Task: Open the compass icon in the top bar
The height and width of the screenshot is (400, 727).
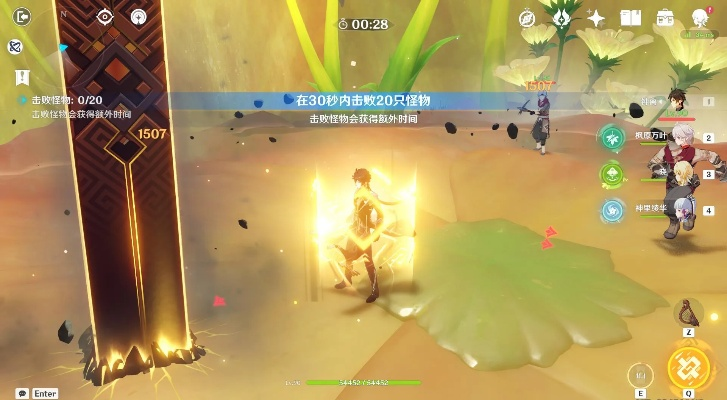Action: point(527,18)
